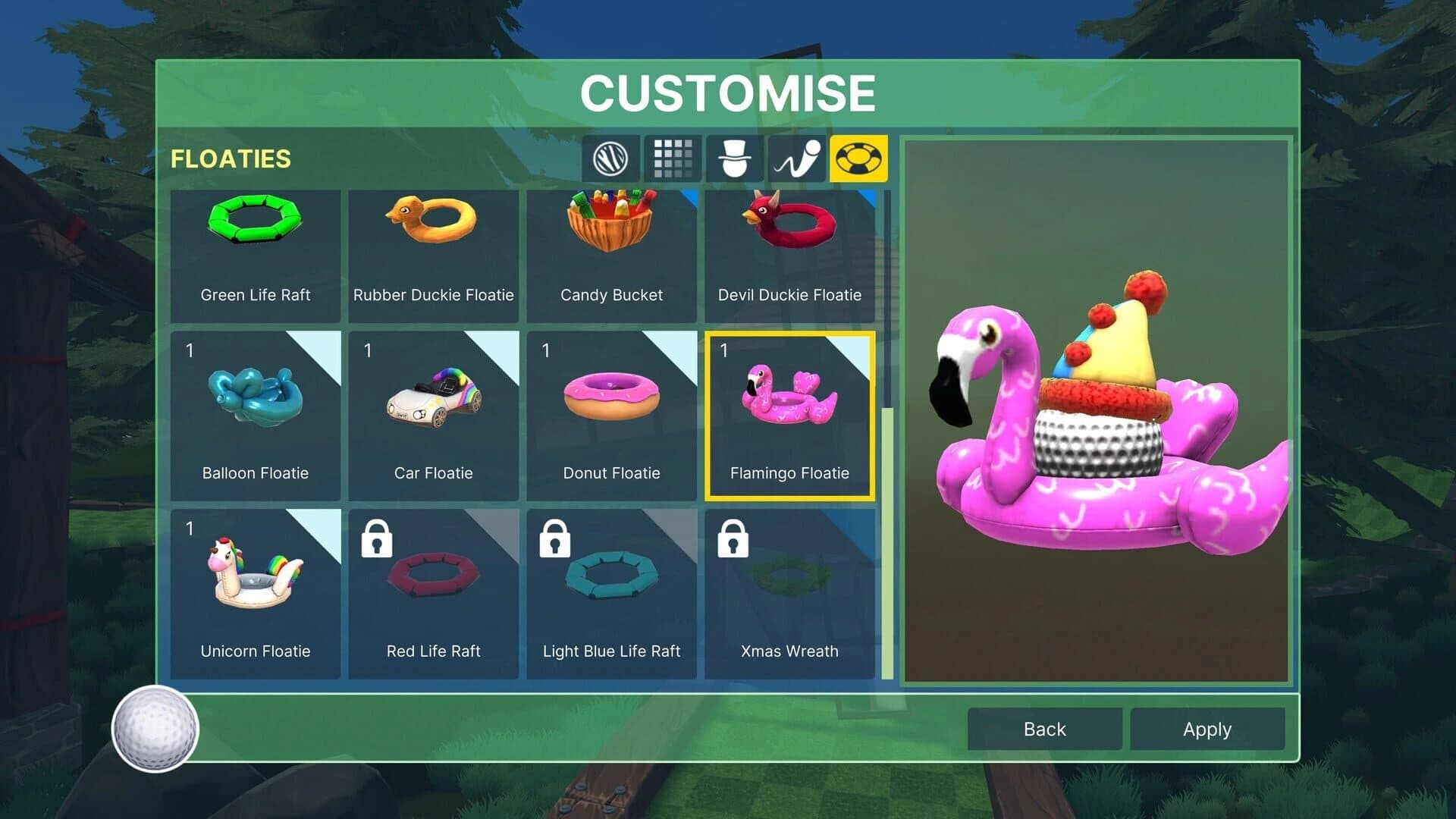Click the Apply button
This screenshot has height=819, width=1456.
(1207, 729)
